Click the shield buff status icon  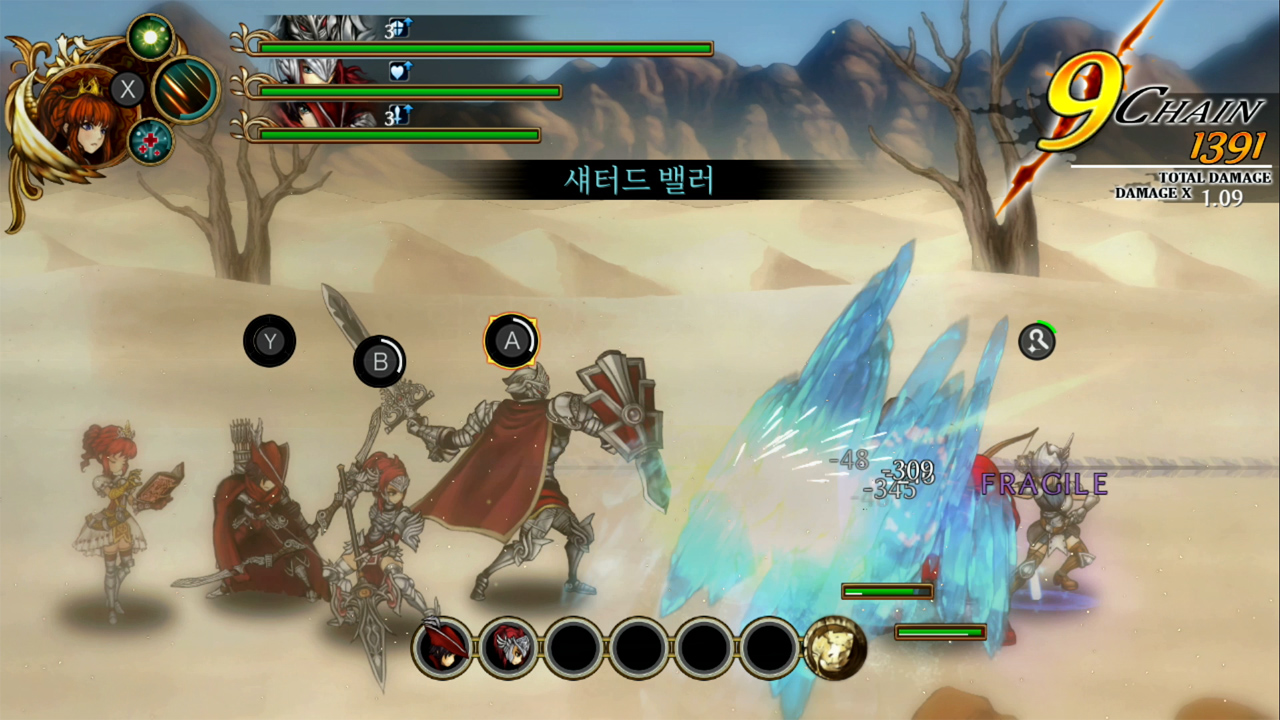[x=400, y=28]
